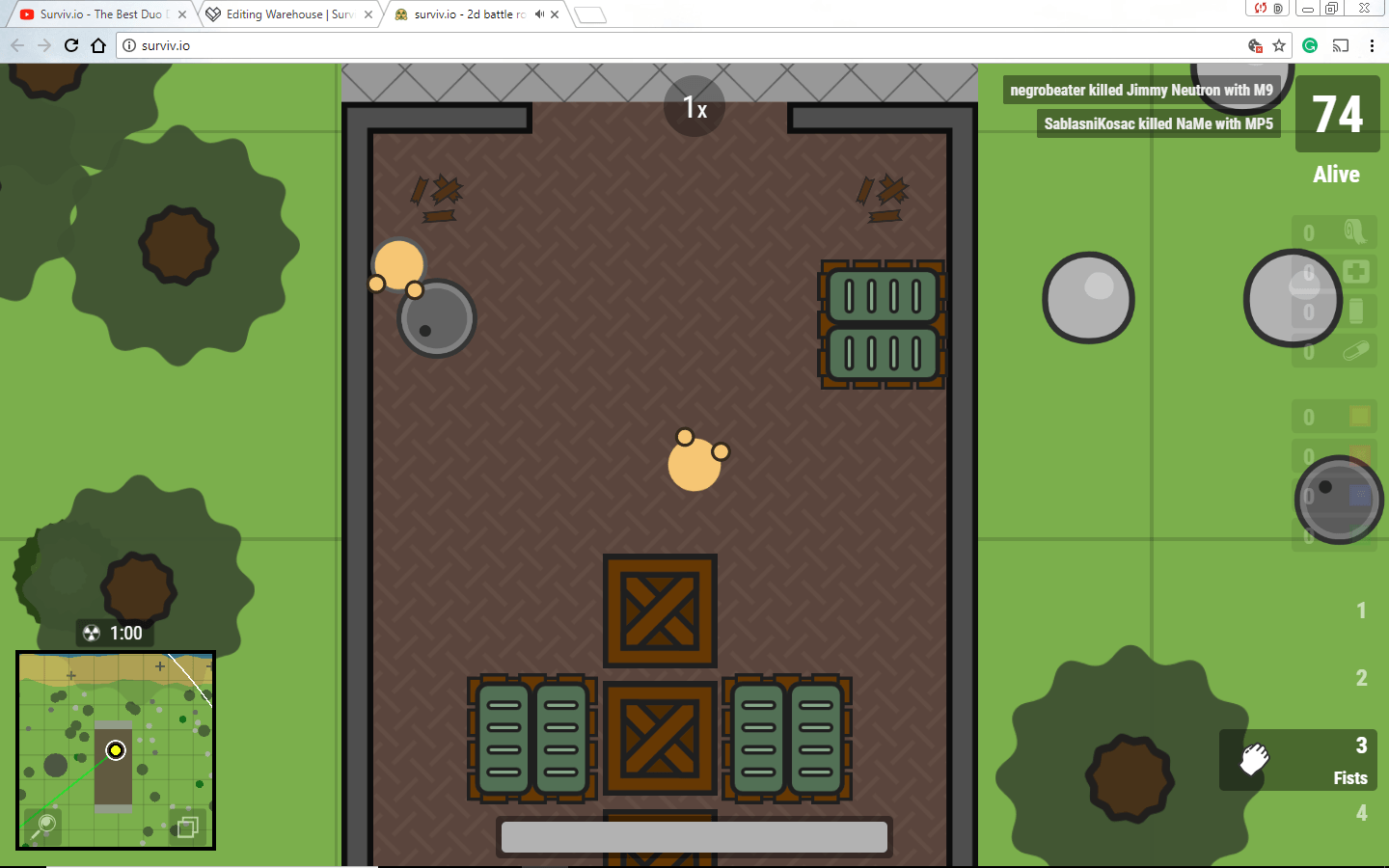Open the site info panel from the address bar
The width and height of the screenshot is (1389, 868).
point(130,44)
